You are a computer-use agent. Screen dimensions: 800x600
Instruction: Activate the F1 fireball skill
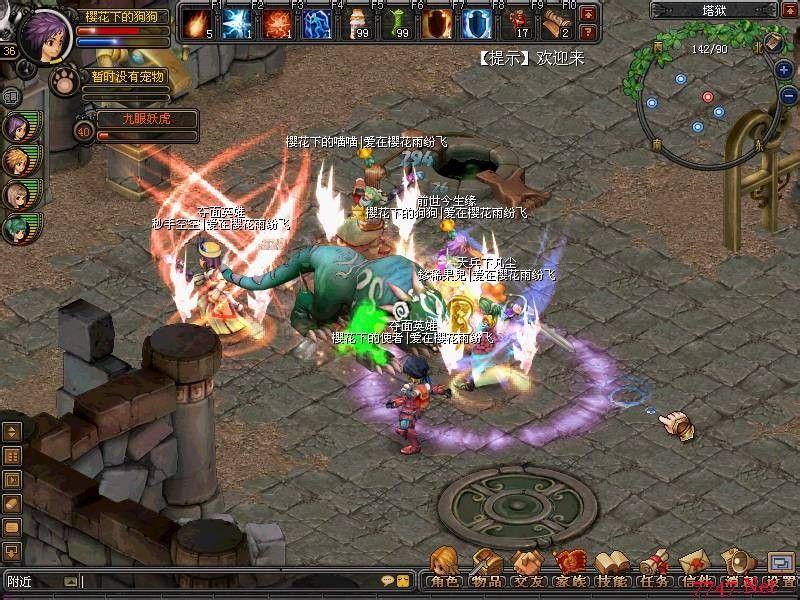tap(195, 23)
